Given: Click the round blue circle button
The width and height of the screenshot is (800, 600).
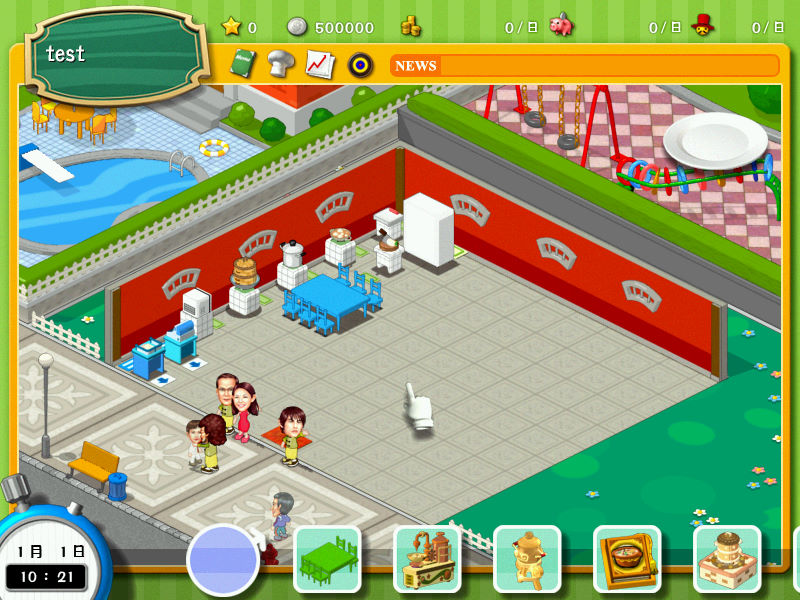Looking at the screenshot, I should point(222,561).
